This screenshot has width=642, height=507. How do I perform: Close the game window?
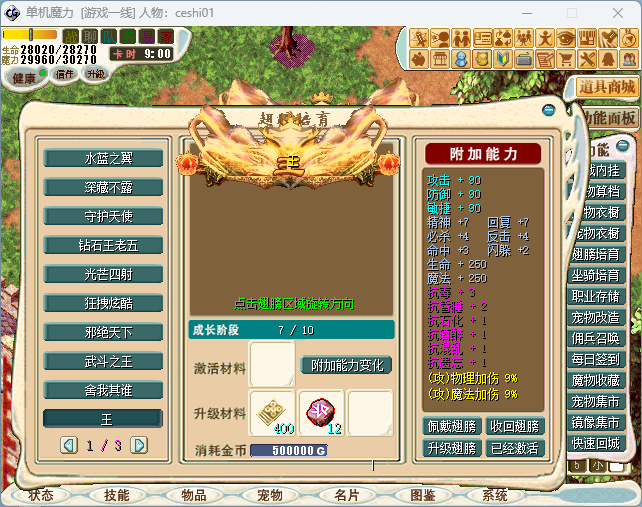[617, 13]
